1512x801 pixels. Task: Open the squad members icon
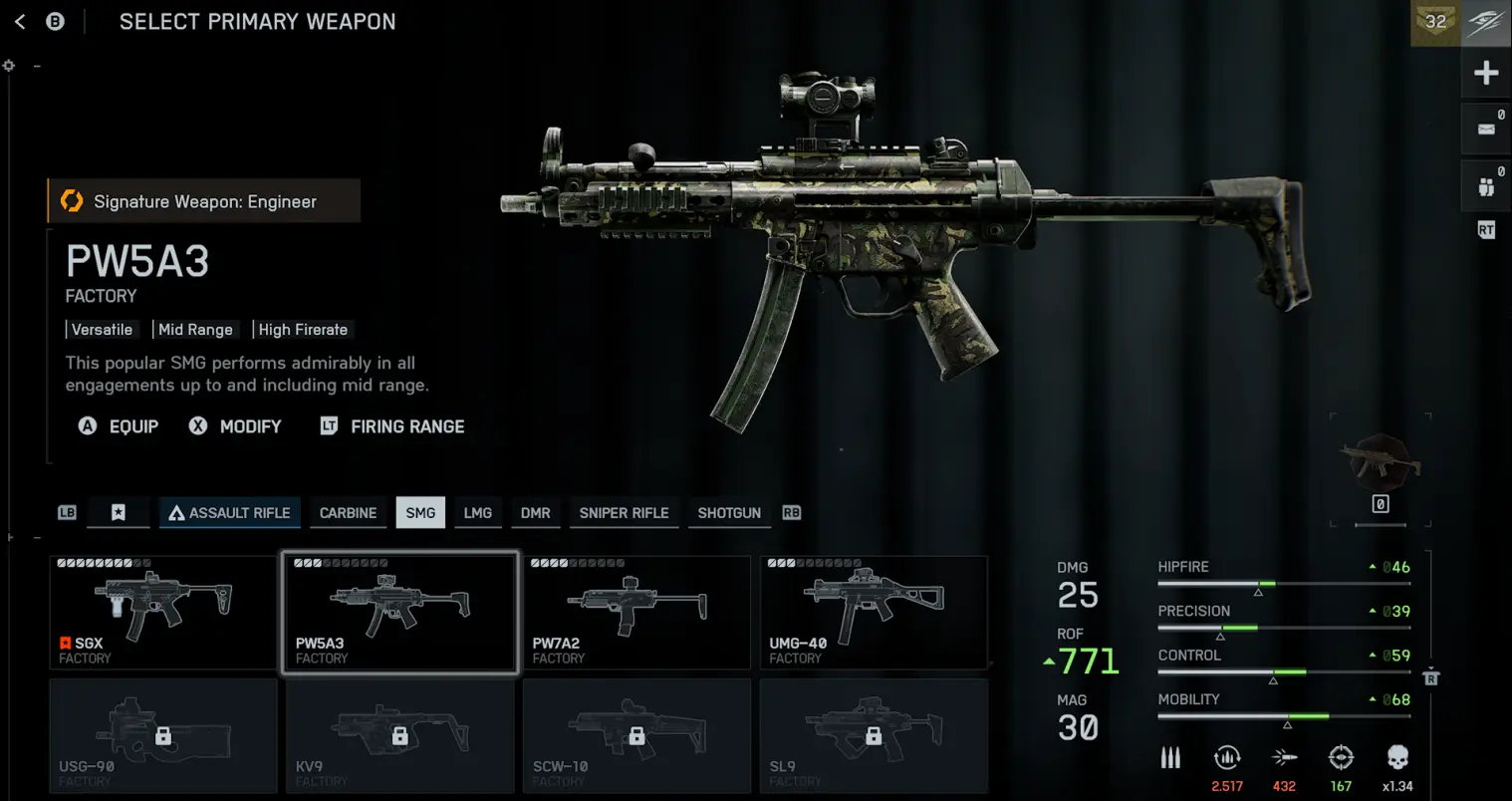pos(1486,186)
